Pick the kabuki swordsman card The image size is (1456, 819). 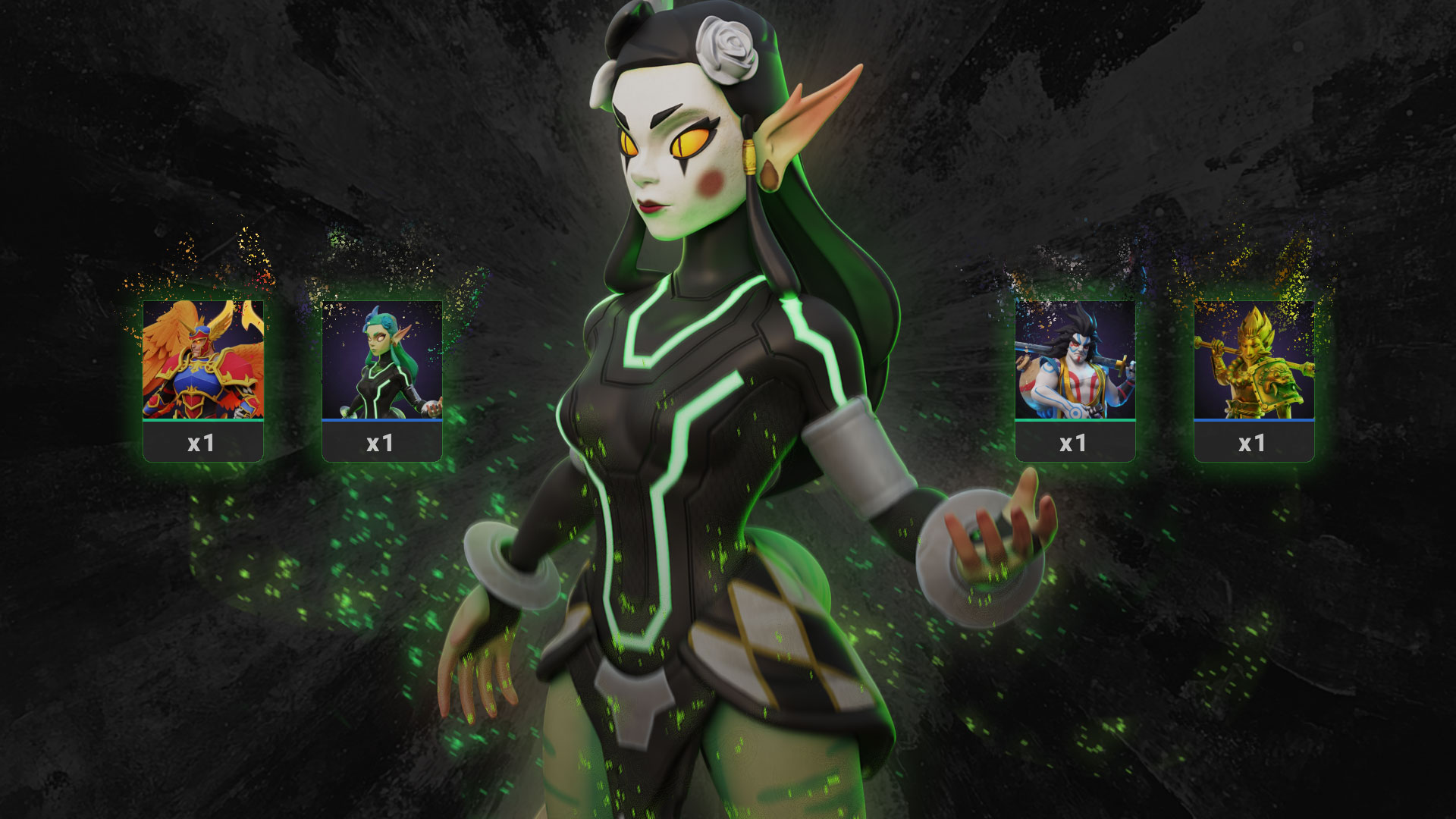pos(1075,379)
